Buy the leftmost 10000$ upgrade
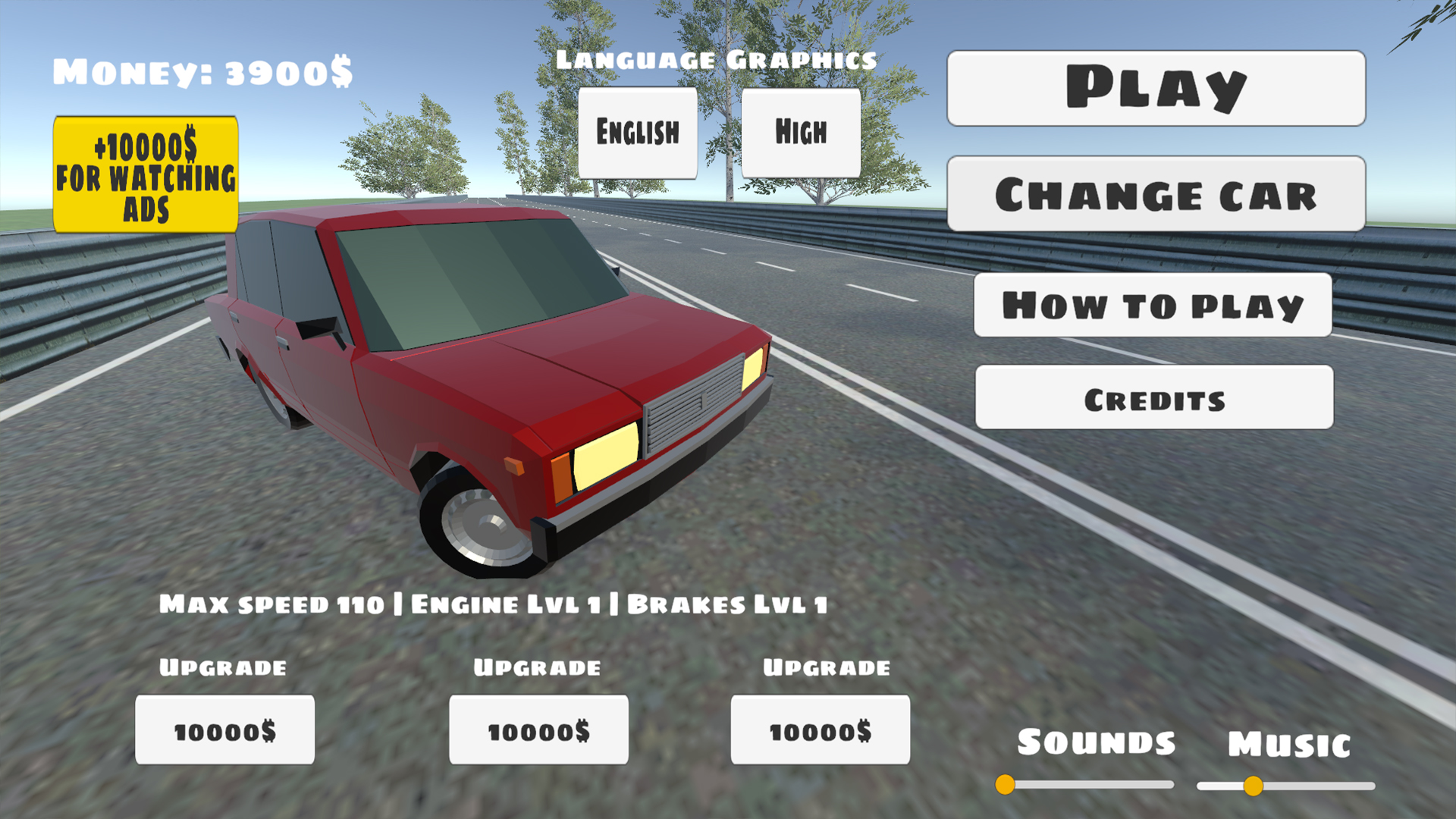1456x819 pixels. (x=224, y=731)
